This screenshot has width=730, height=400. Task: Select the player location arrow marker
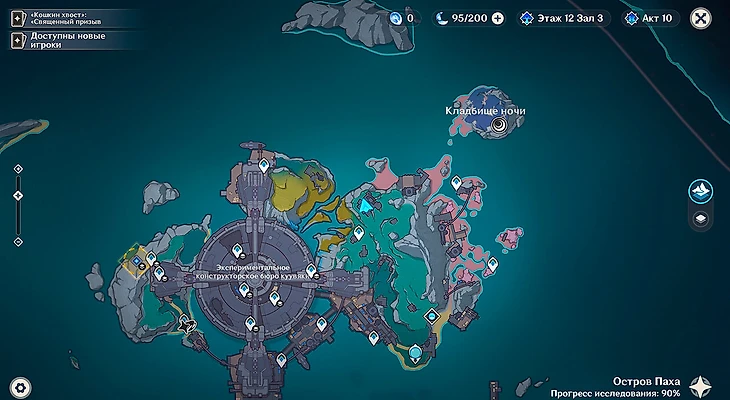point(367,206)
